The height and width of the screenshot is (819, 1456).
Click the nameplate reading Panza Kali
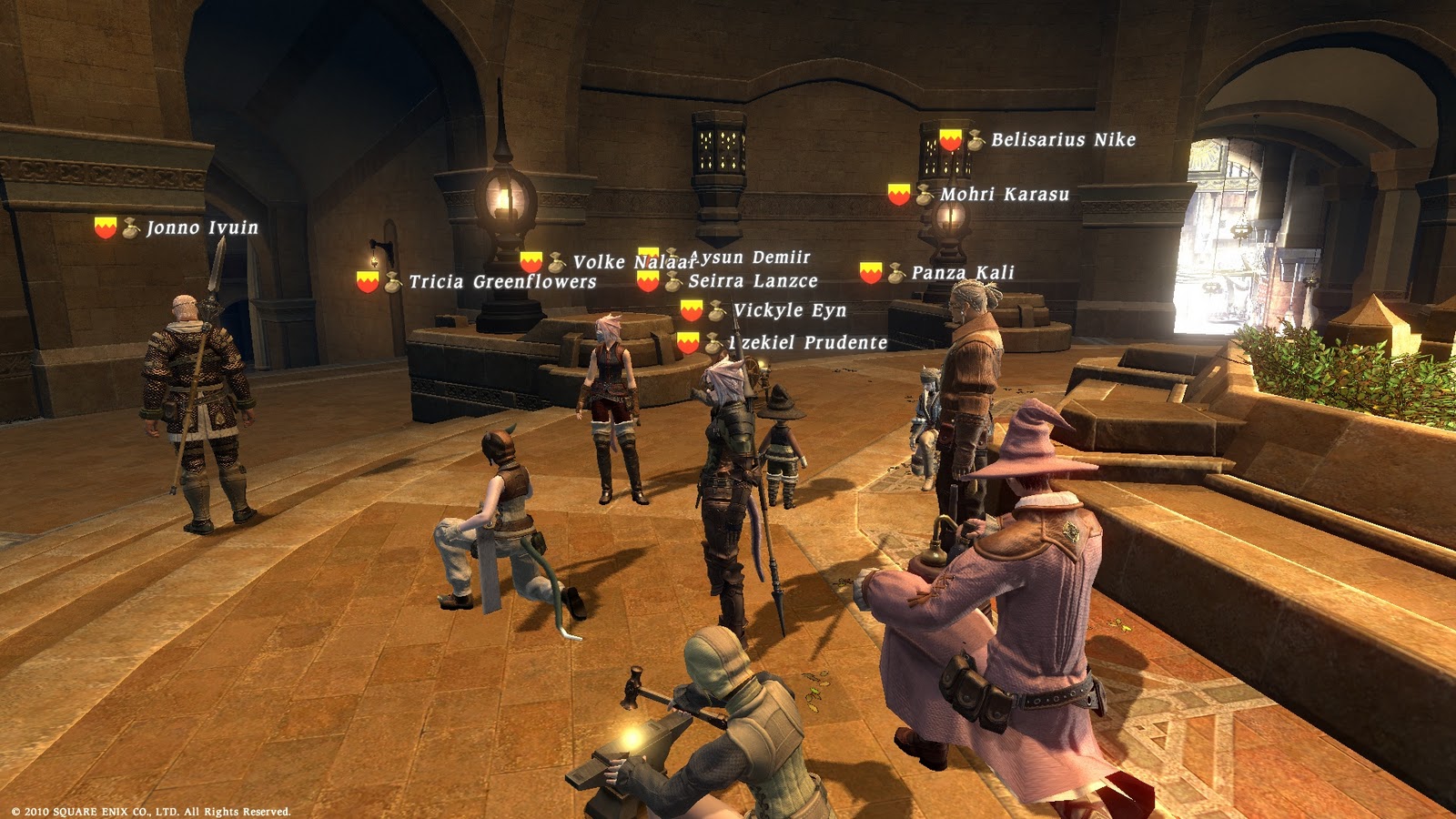click(x=962, y=270)
